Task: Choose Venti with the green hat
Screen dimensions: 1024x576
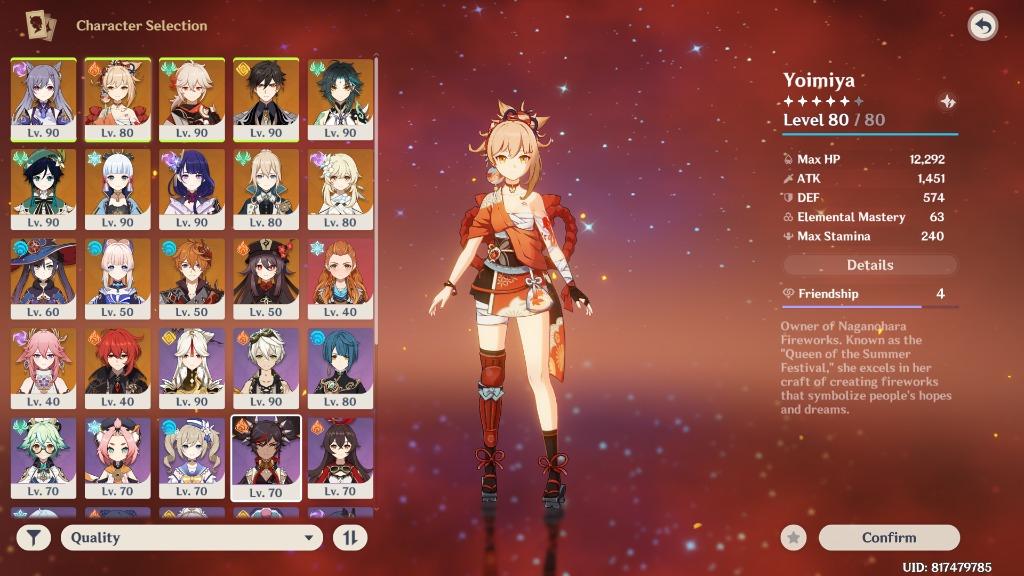Action: pyautogui.click(x=42, y=188)
